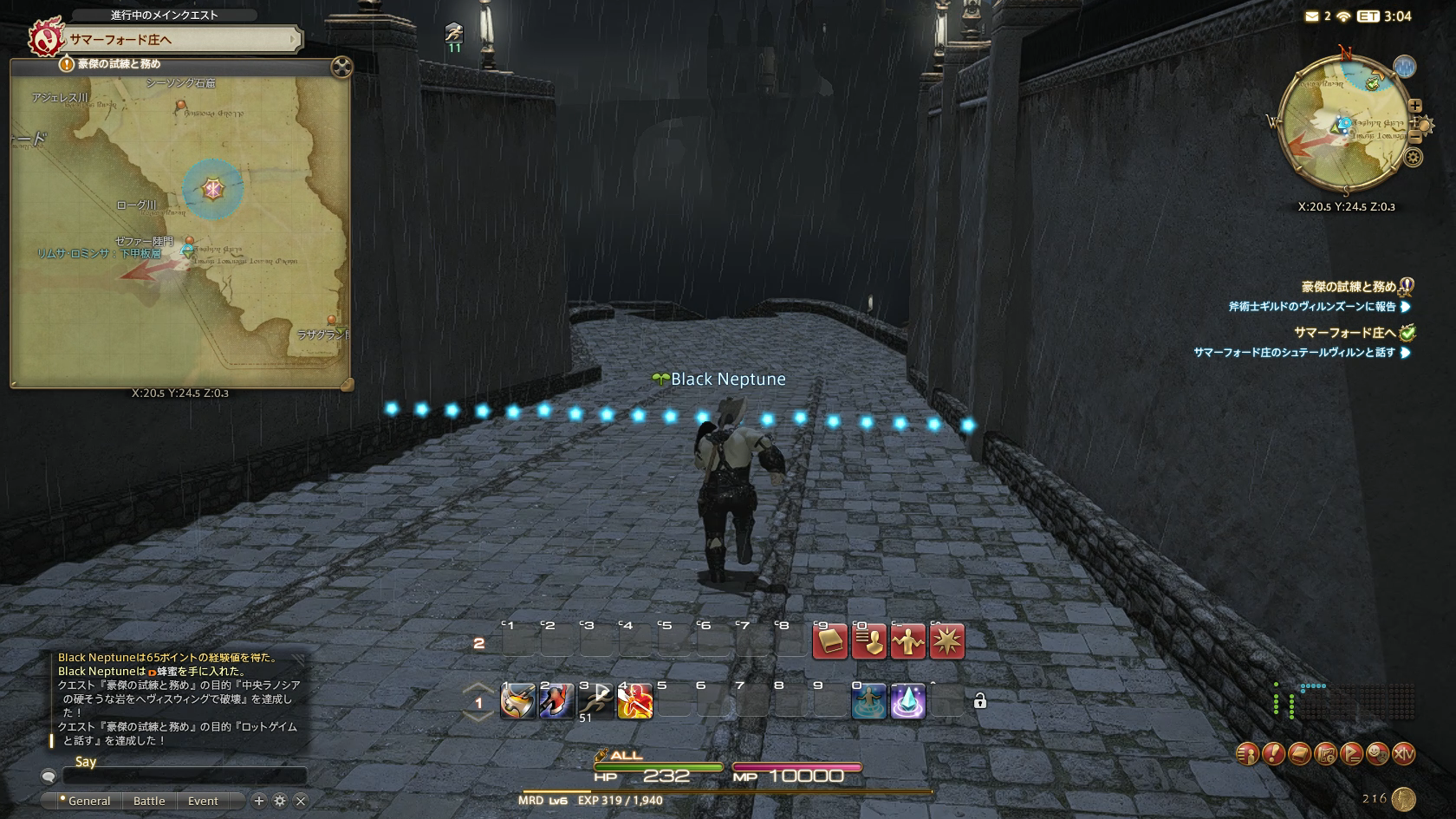Activate the flaming red warrior ability

pyautogui.click(x=635, y=701)
